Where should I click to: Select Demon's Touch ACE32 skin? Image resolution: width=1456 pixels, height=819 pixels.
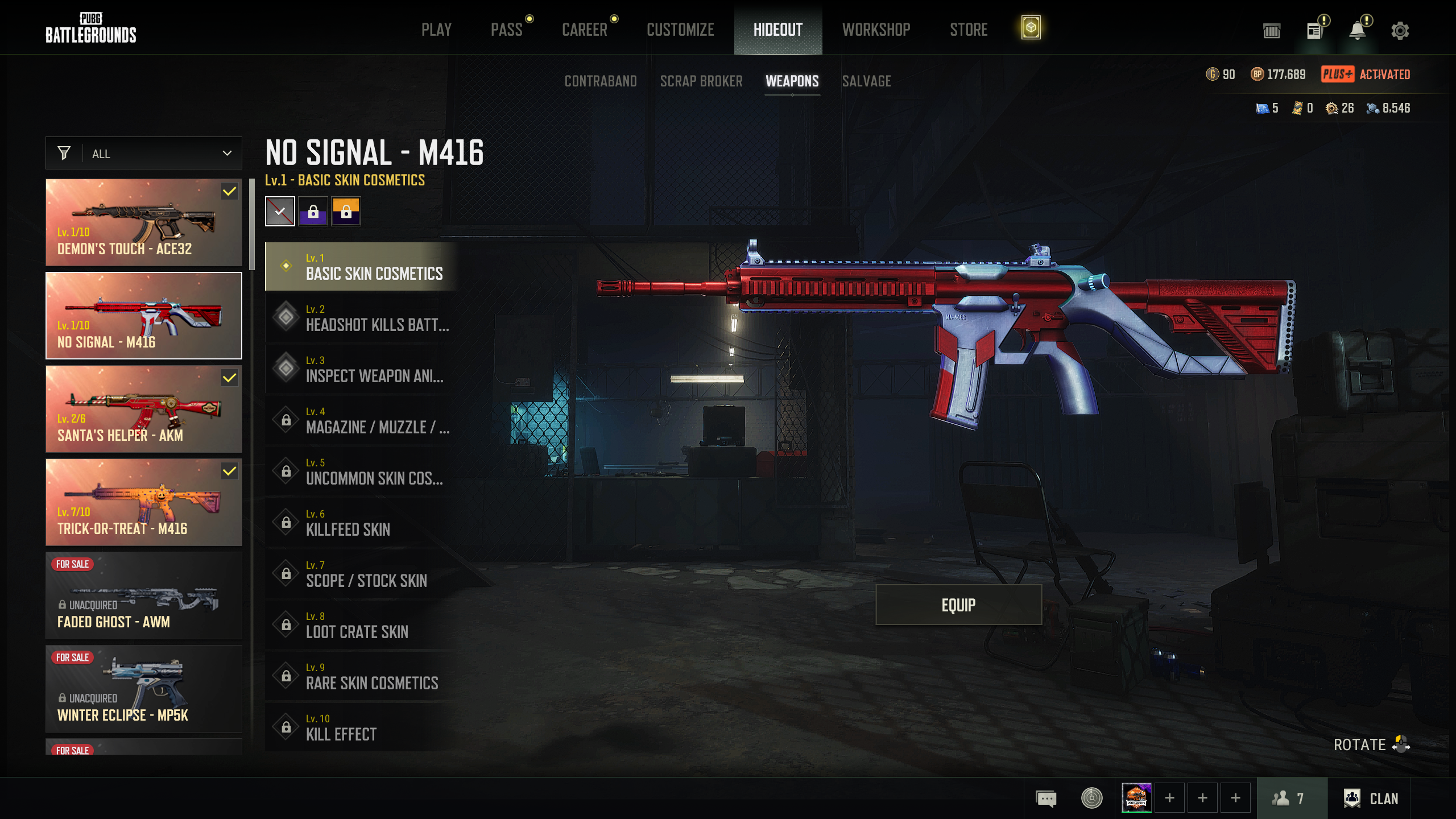(x=144, y=222)
